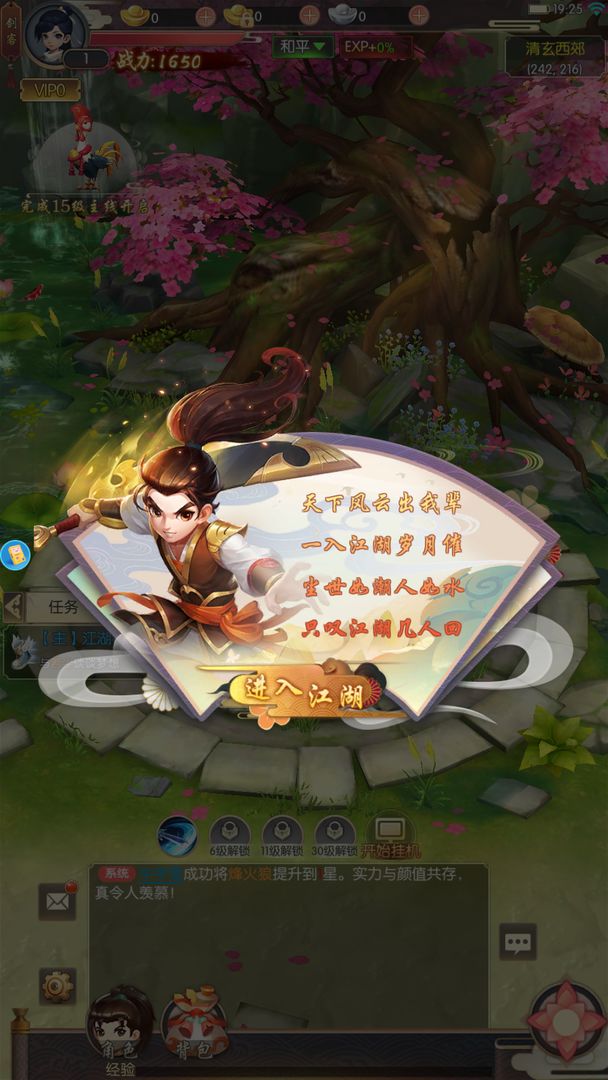Screen dimensions: 608x1080
Task: Open the 角色 character screen
Action: (120, 1022)
